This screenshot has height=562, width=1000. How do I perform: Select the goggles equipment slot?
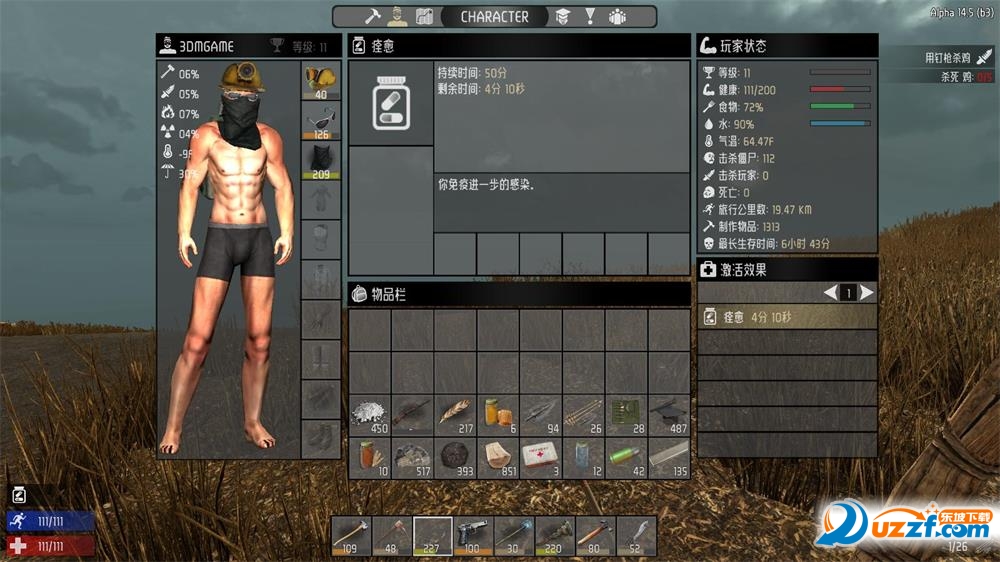(x=321, y=121)
